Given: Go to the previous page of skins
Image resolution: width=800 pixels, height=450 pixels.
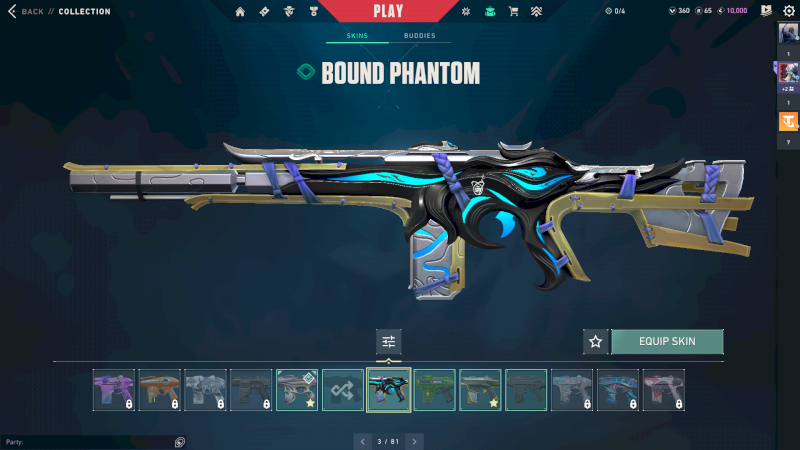Looking at the screenshot, I should (362, 440).
